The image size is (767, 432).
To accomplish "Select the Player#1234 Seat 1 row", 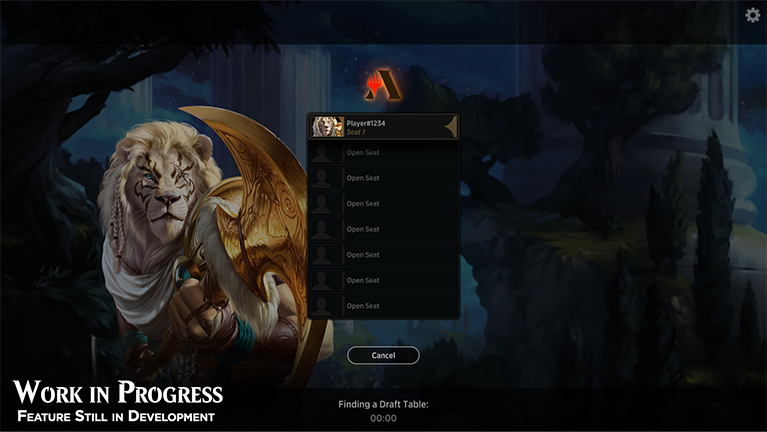I will 383,127.
